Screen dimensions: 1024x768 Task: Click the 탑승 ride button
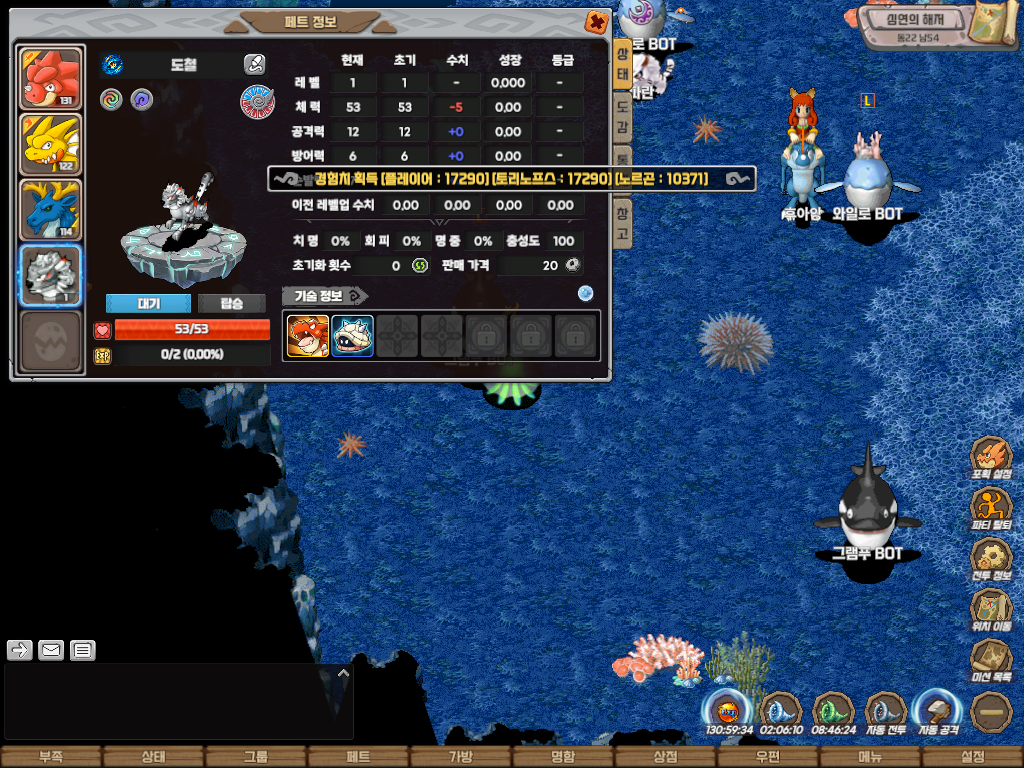click(x=232, y=304)
